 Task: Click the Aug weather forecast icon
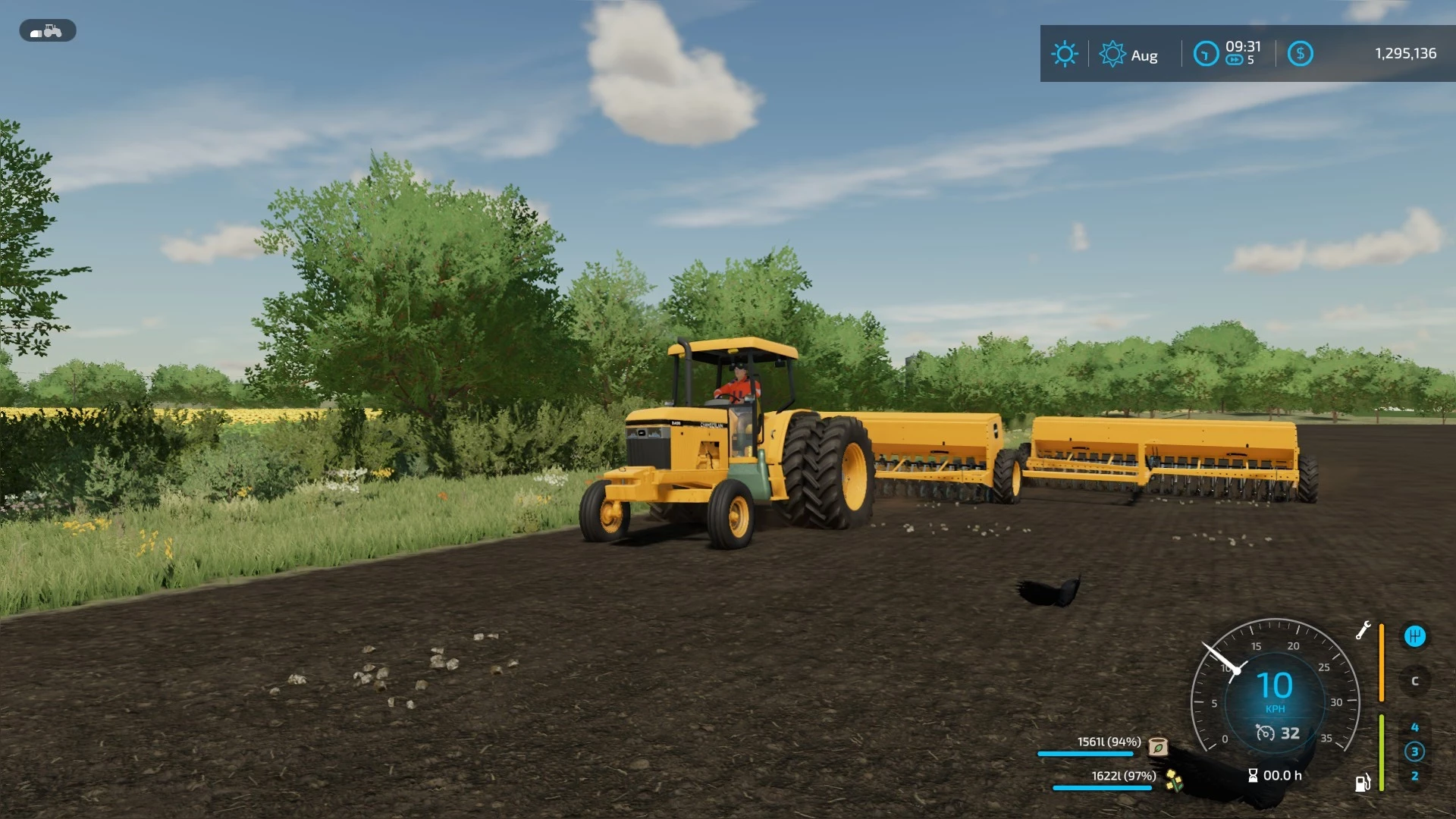[x=1111, y=53]
